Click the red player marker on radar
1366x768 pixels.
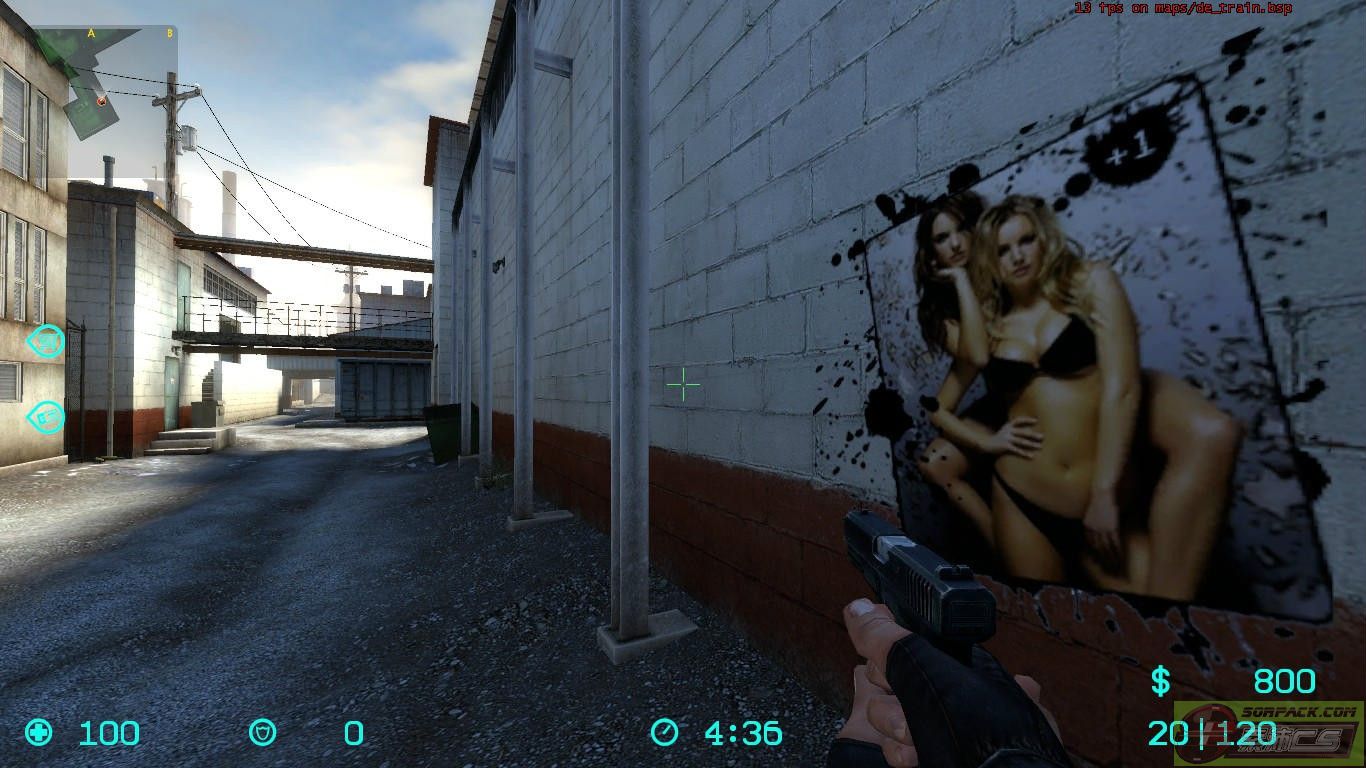101,100
